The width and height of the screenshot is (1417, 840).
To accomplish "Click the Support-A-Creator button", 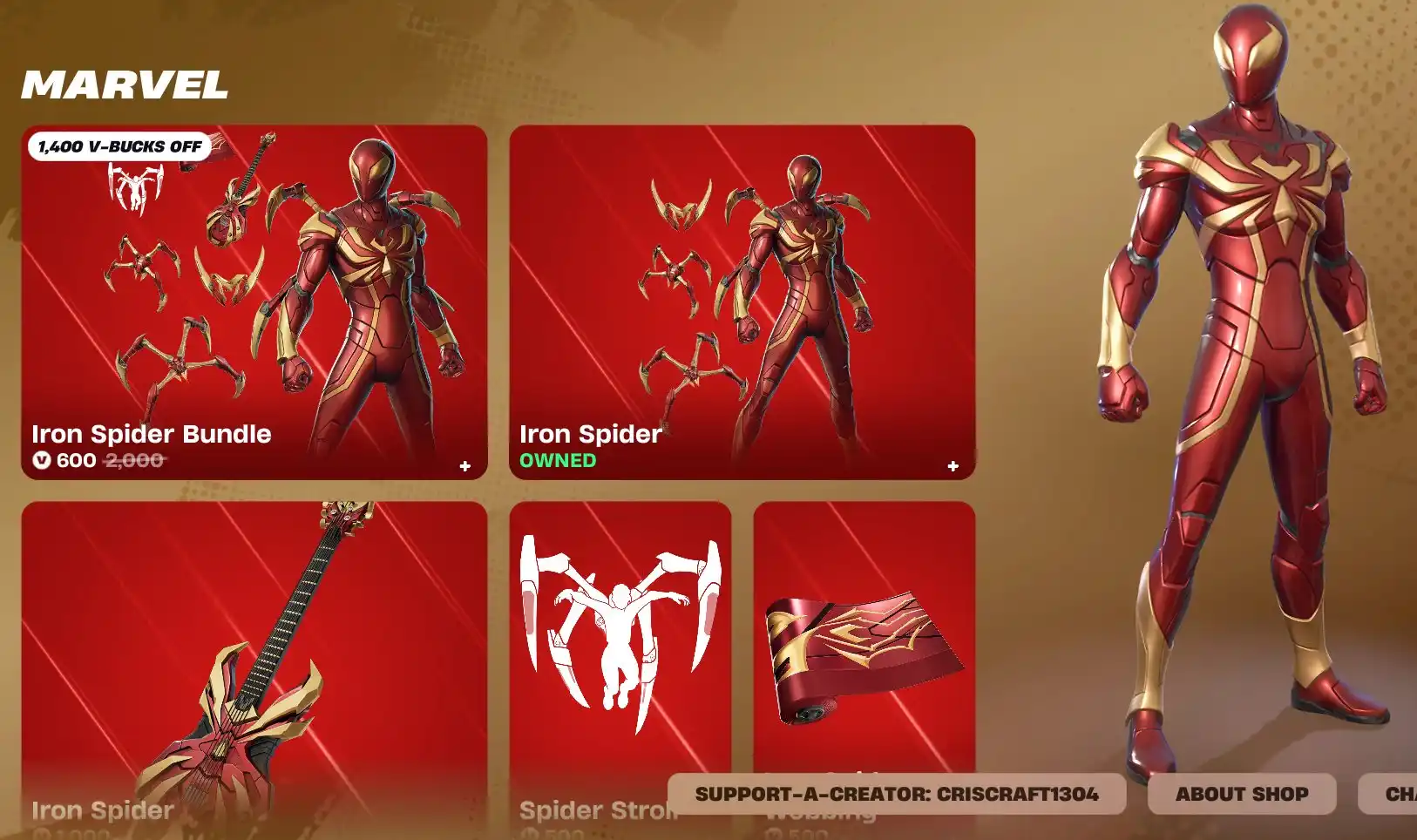I will click(896, 794).
